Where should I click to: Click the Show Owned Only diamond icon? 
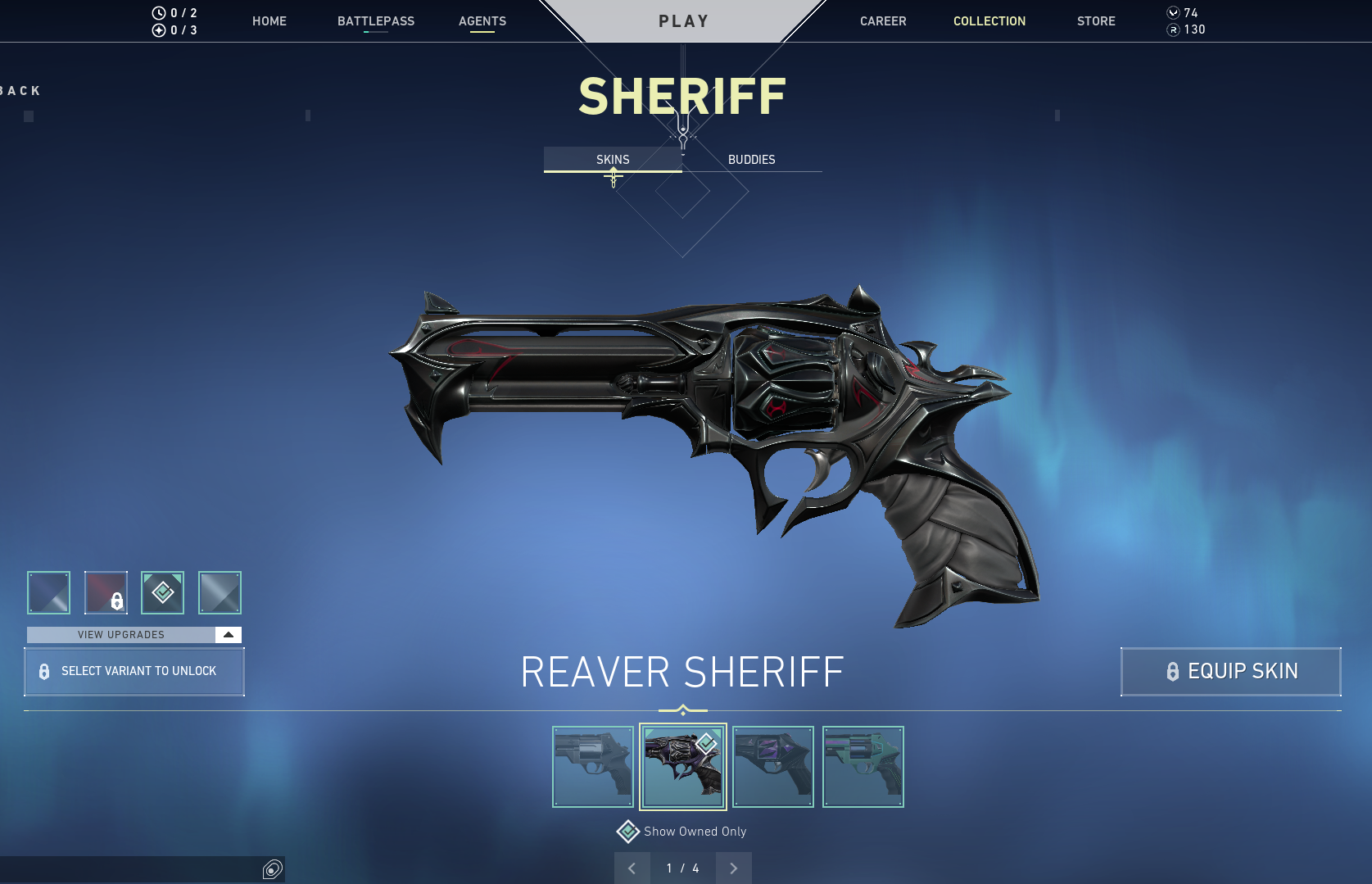[x=627, y=831]
